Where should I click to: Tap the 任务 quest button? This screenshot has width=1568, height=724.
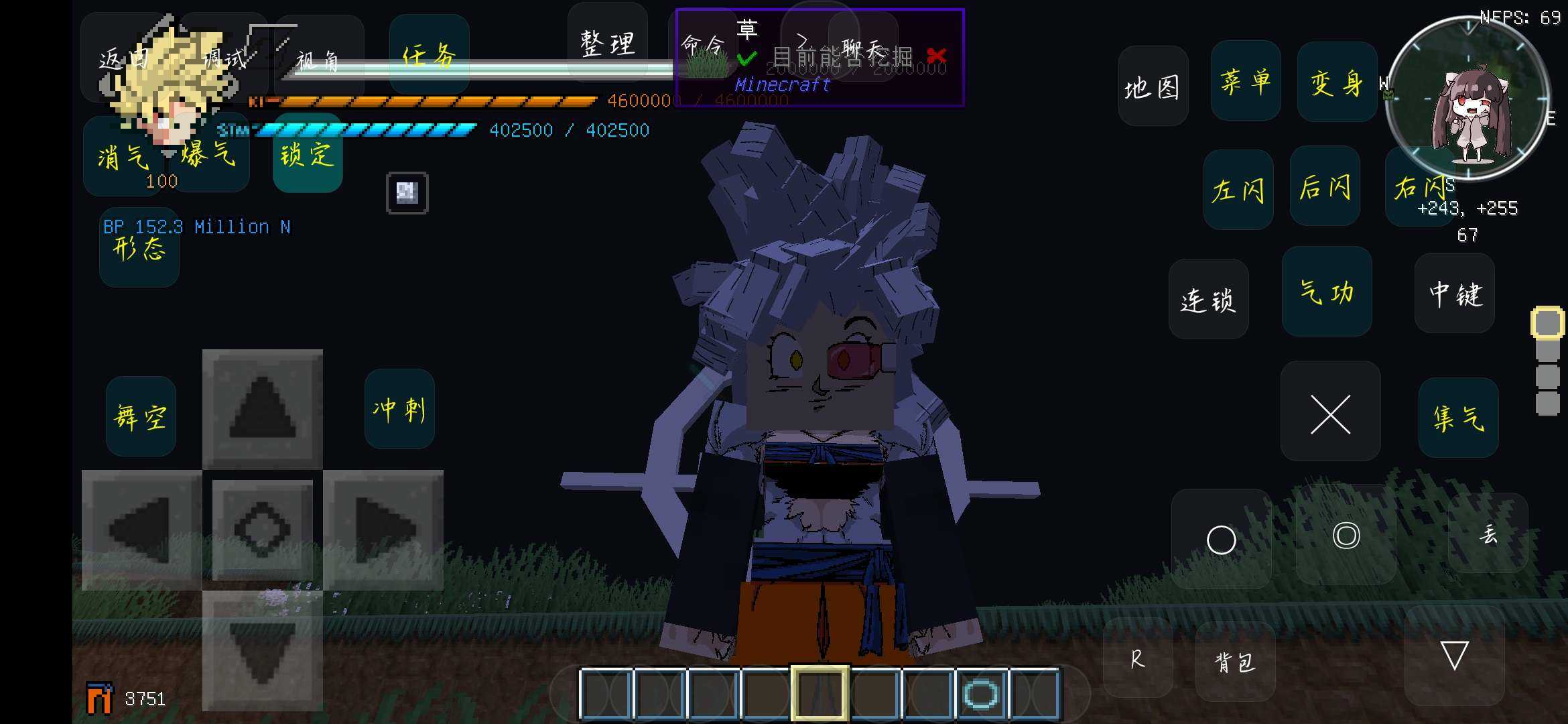(429, 54)
